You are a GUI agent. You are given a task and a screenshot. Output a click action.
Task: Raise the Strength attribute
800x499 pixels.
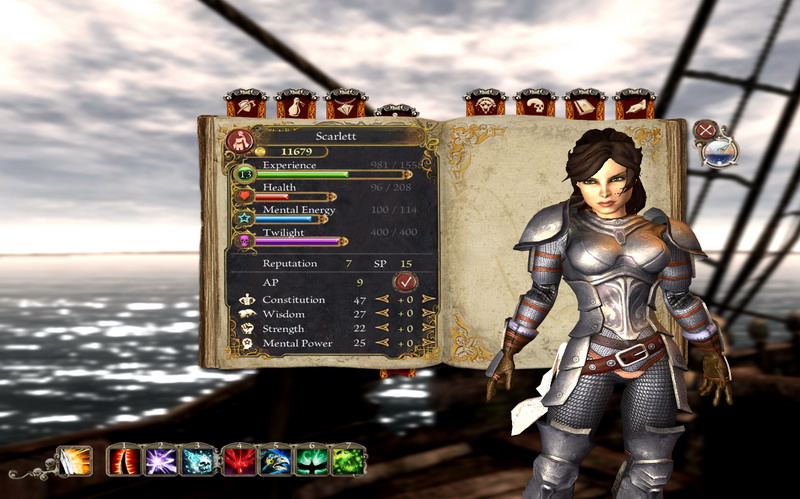428,328
